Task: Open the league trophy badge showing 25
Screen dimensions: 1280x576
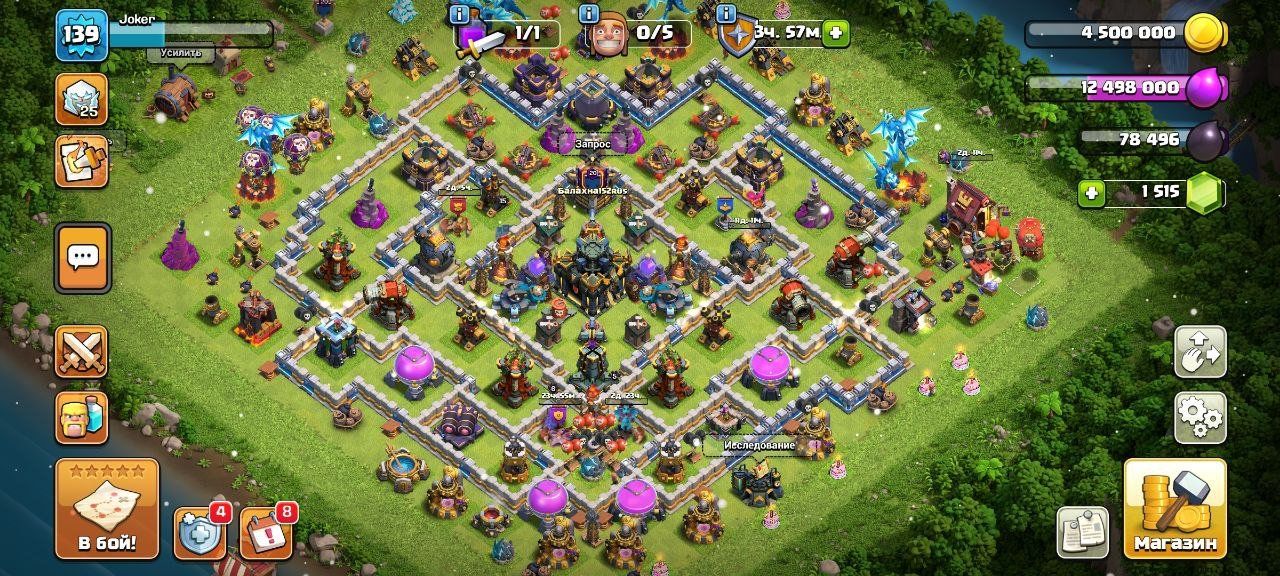Action: tap(82, 99)
